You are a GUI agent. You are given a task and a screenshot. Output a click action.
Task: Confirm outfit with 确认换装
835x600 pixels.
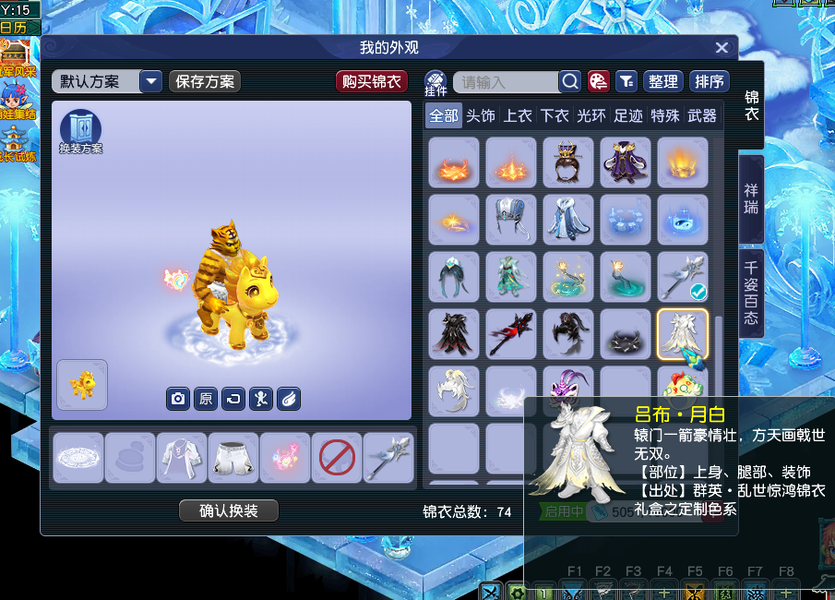[229, 511]
